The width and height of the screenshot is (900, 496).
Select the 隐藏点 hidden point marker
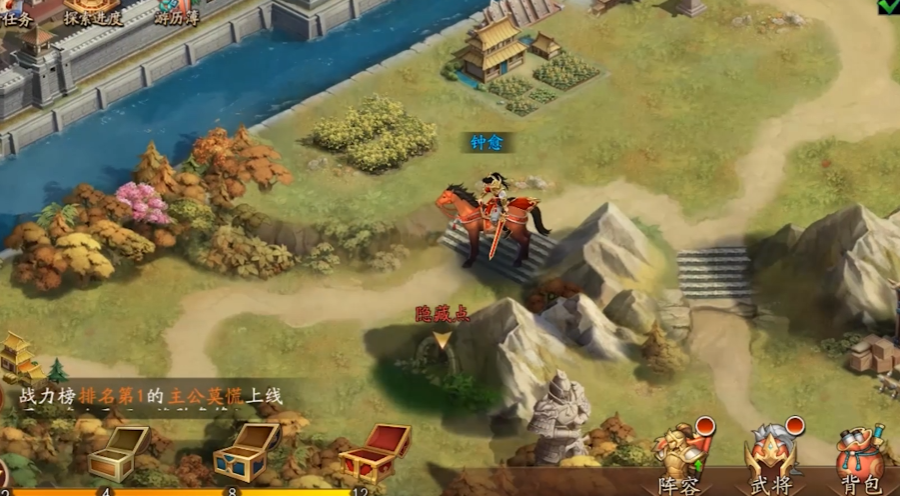click(x=441, y=340)
